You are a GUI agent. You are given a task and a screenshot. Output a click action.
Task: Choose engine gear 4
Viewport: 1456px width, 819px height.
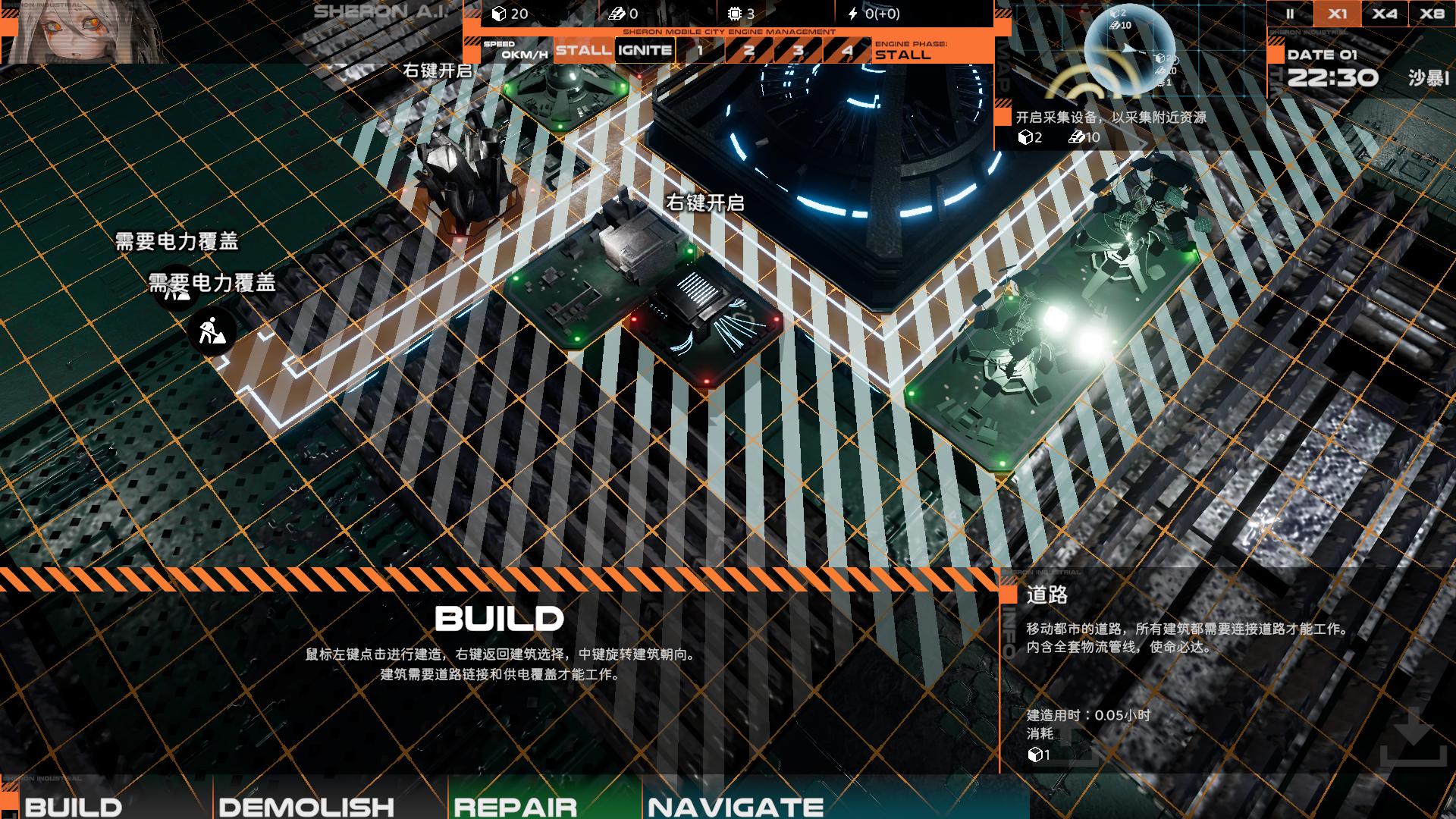[847, 51]
